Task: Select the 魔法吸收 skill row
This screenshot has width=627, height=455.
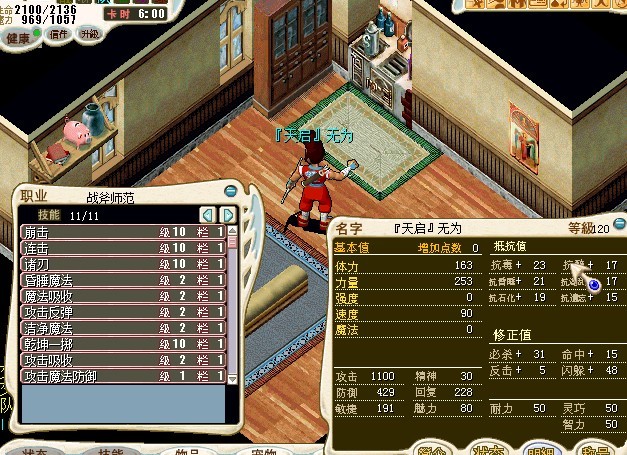Action: point(120,296)
